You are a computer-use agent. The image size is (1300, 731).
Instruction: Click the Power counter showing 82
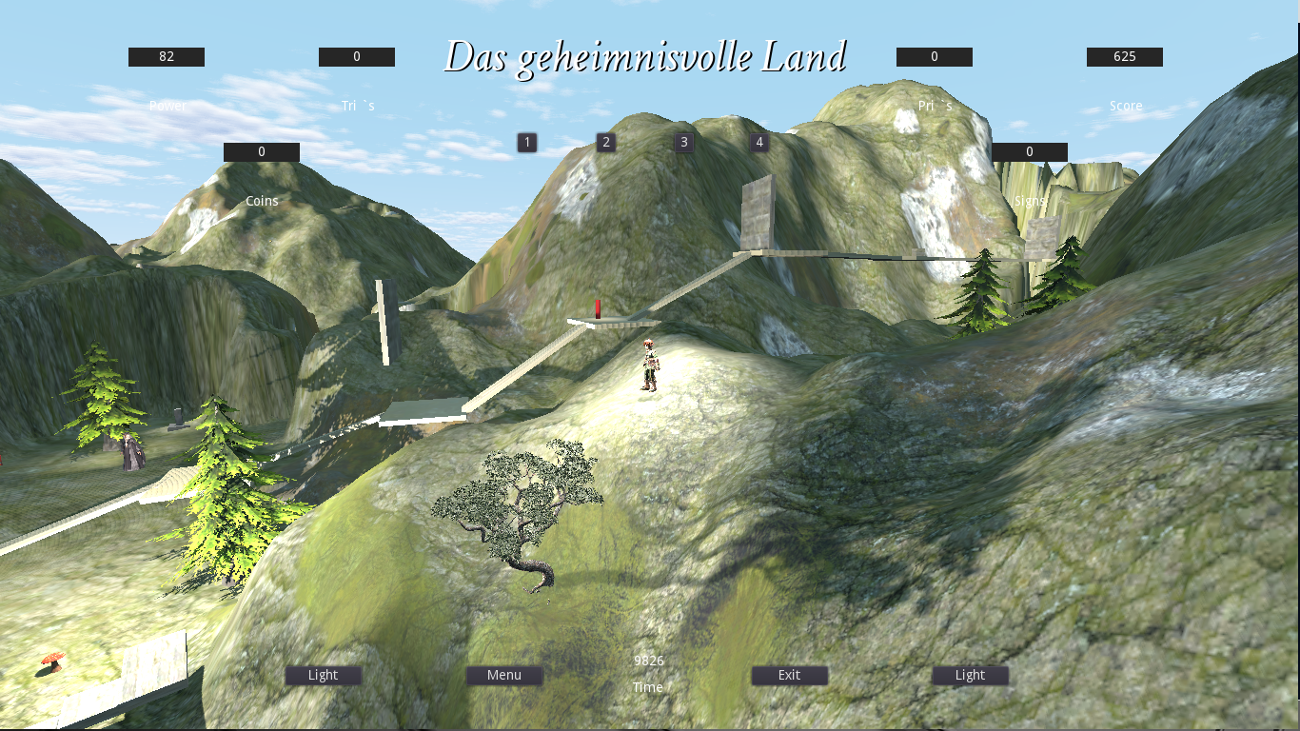165,56
